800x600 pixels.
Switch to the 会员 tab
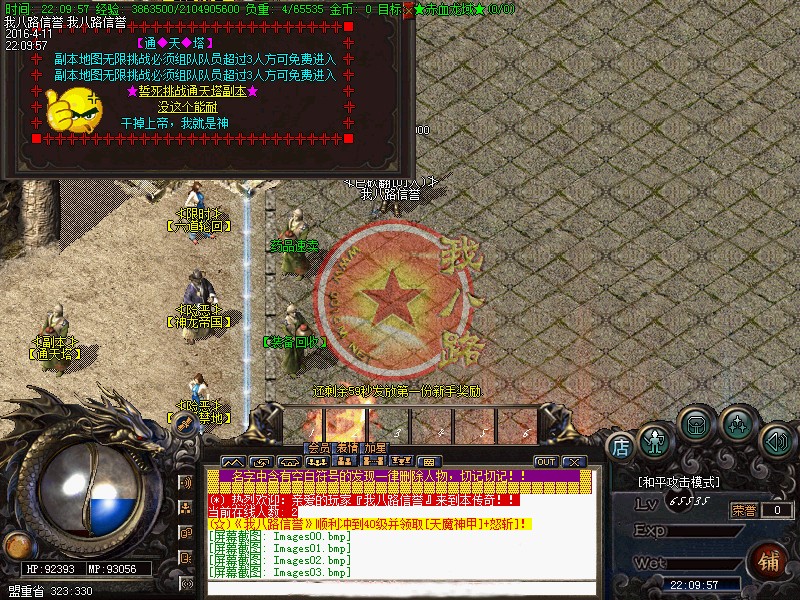(x=319, y=448)
